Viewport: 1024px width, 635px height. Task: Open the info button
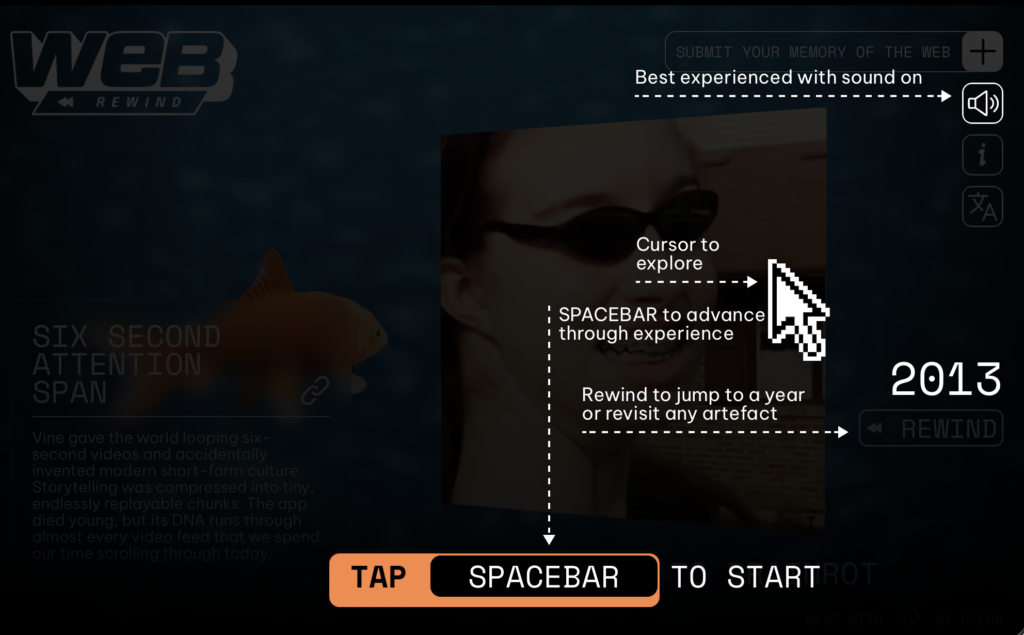coord(982,155)
